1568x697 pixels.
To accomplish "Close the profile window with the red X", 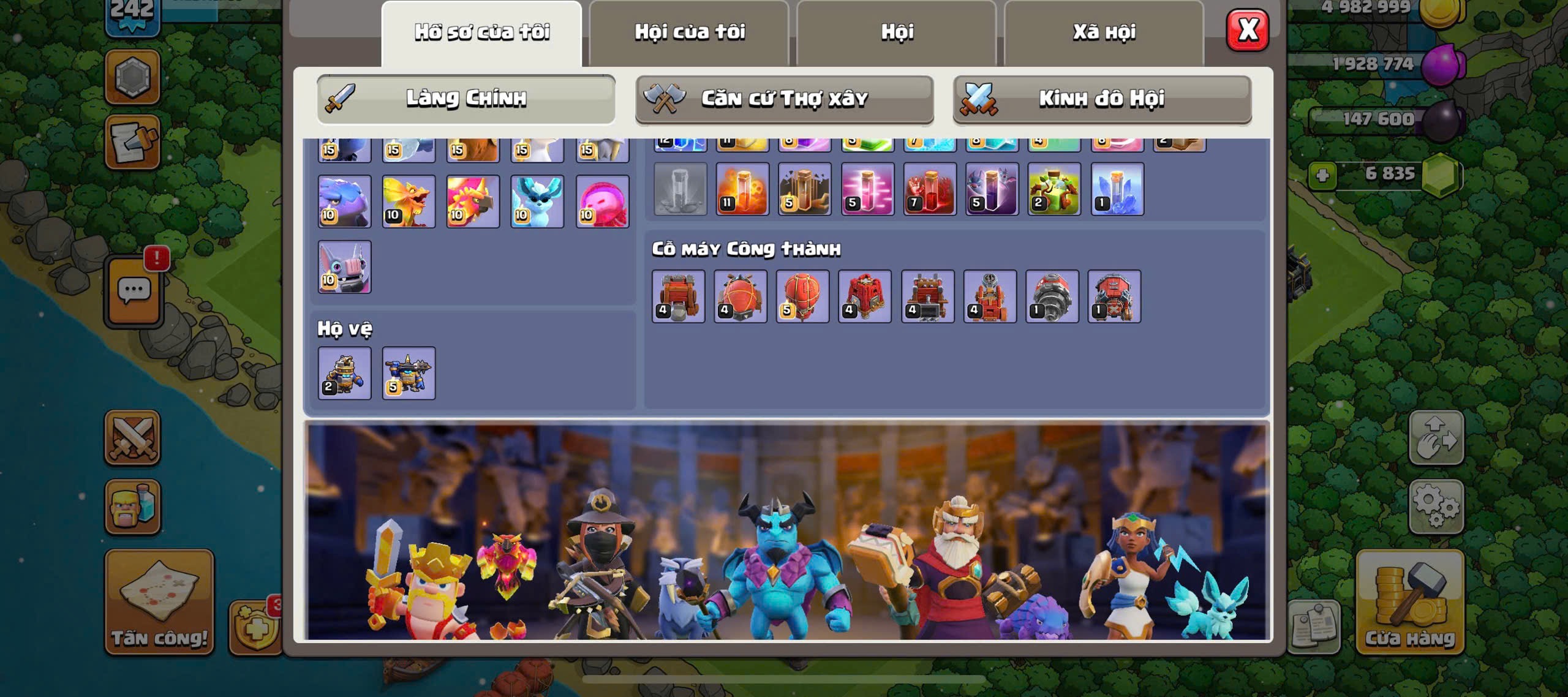I will pos(1247,30).
